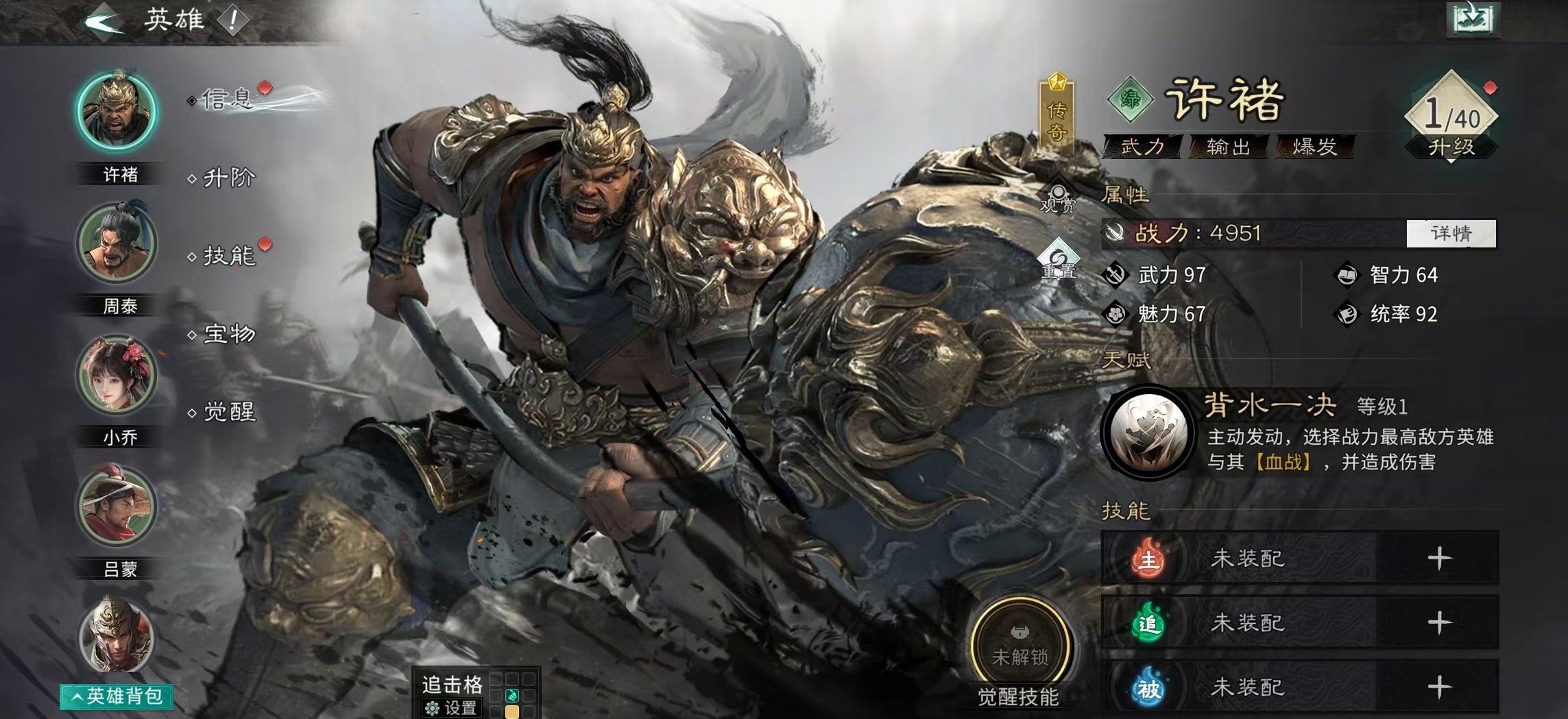The width and height of the screenshot is (1568, 719).
Task: Open the 技能 skills tab
Action: 229,256
